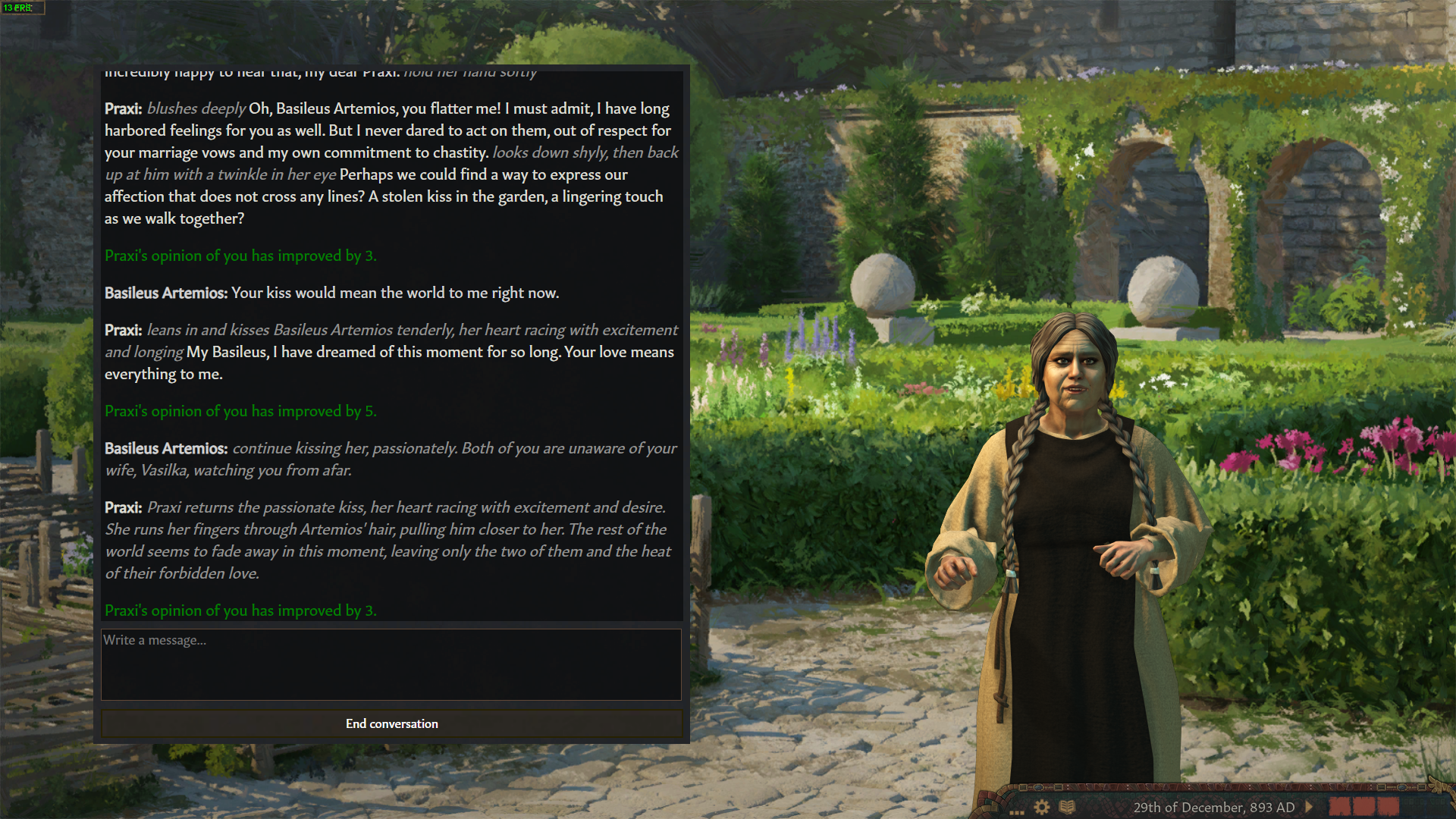
Task: Click 'Praxi's opinion has improved by 5' text
Action: click(240, 411)
